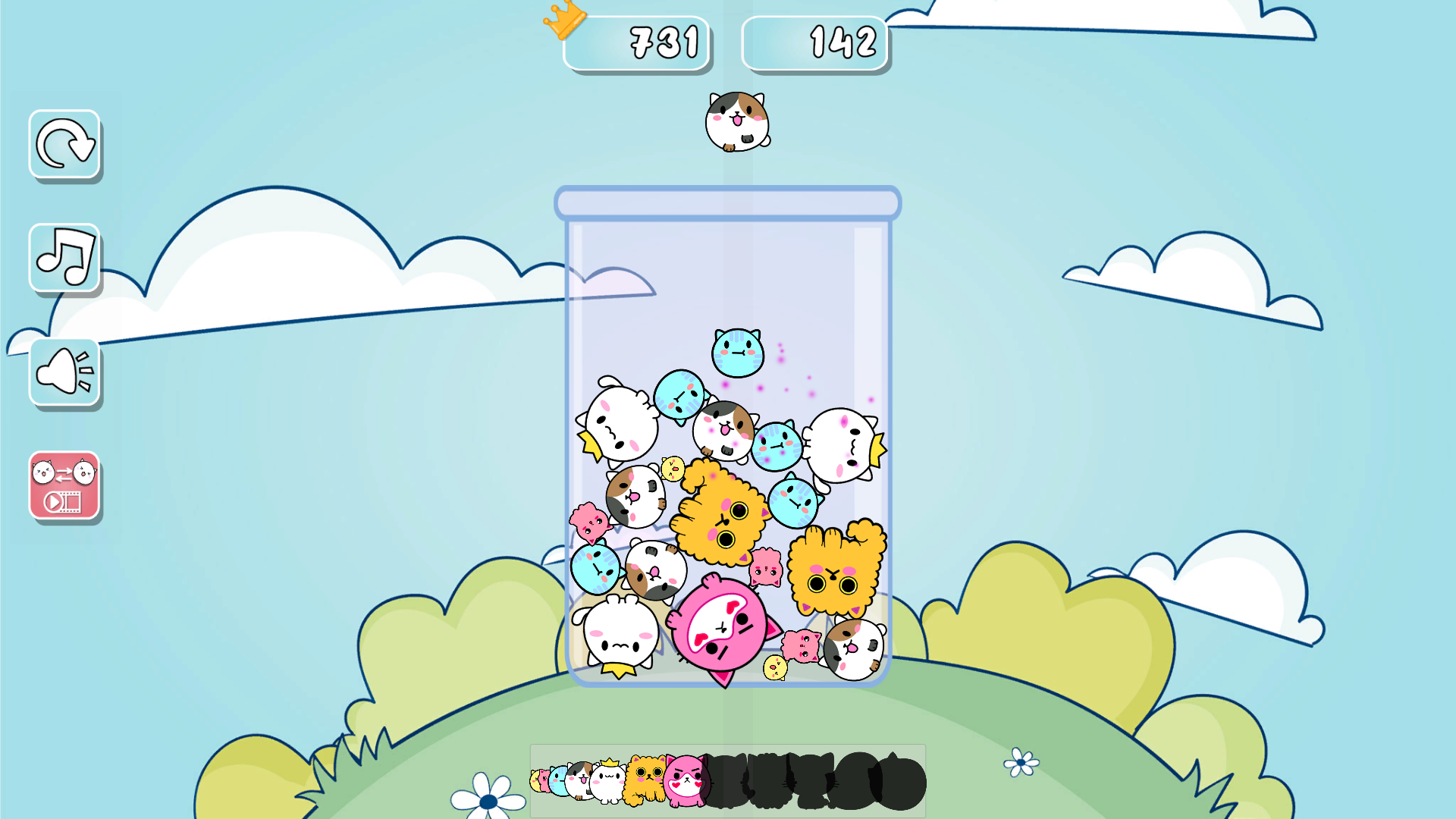Toggle the background music with the note icon

pyautogui.click(x=64, y=259)
